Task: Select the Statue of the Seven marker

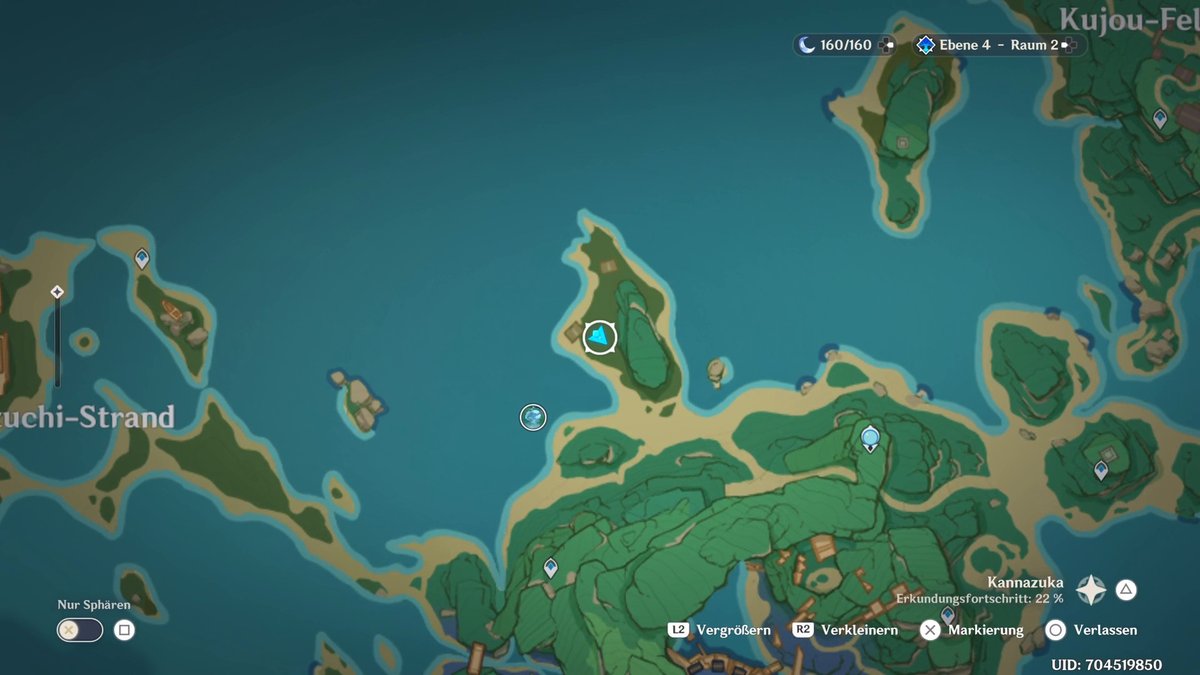Action: (x=870, y=438)
